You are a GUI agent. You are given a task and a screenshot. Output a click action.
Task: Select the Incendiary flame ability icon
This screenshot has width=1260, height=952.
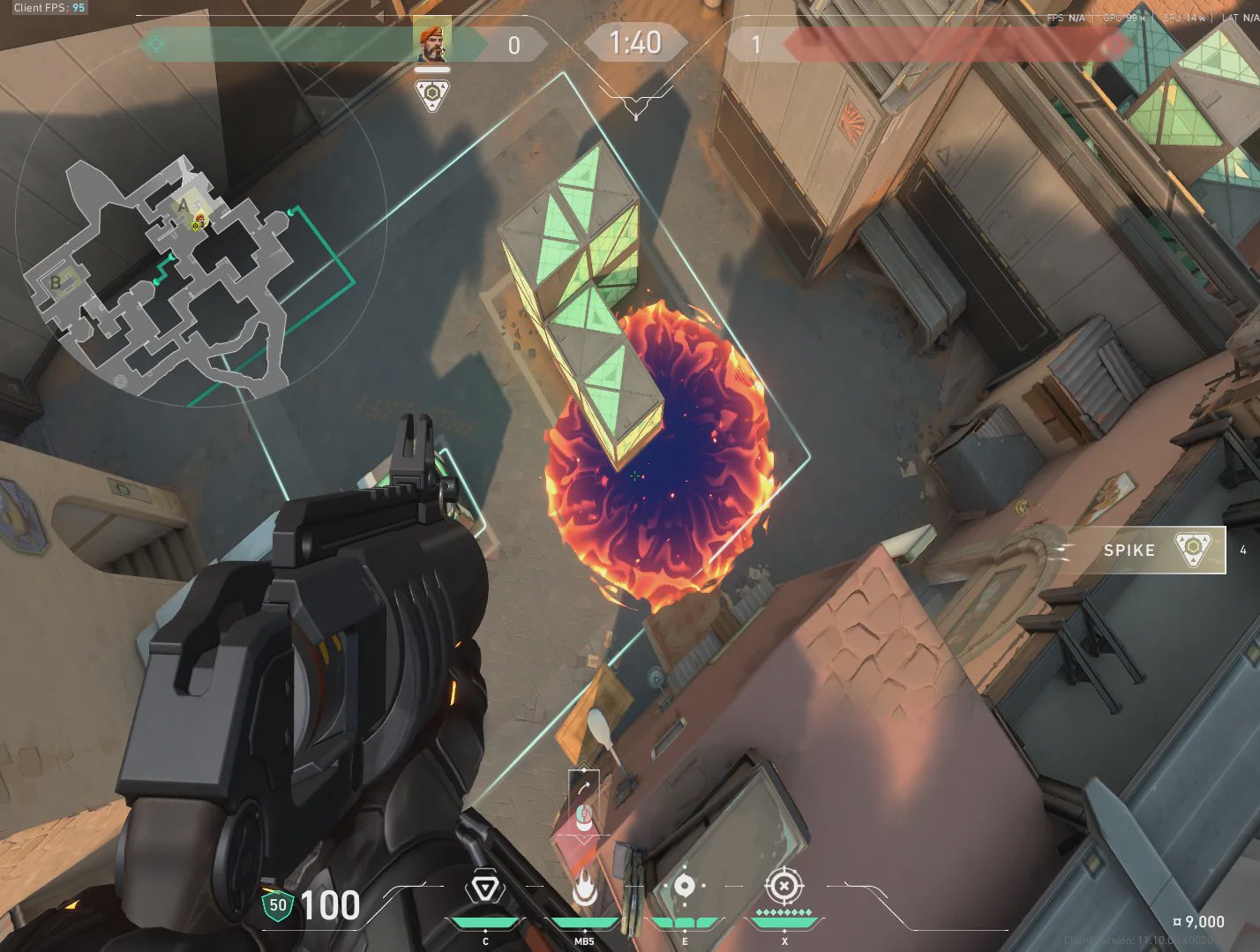(x=584, y=889)
